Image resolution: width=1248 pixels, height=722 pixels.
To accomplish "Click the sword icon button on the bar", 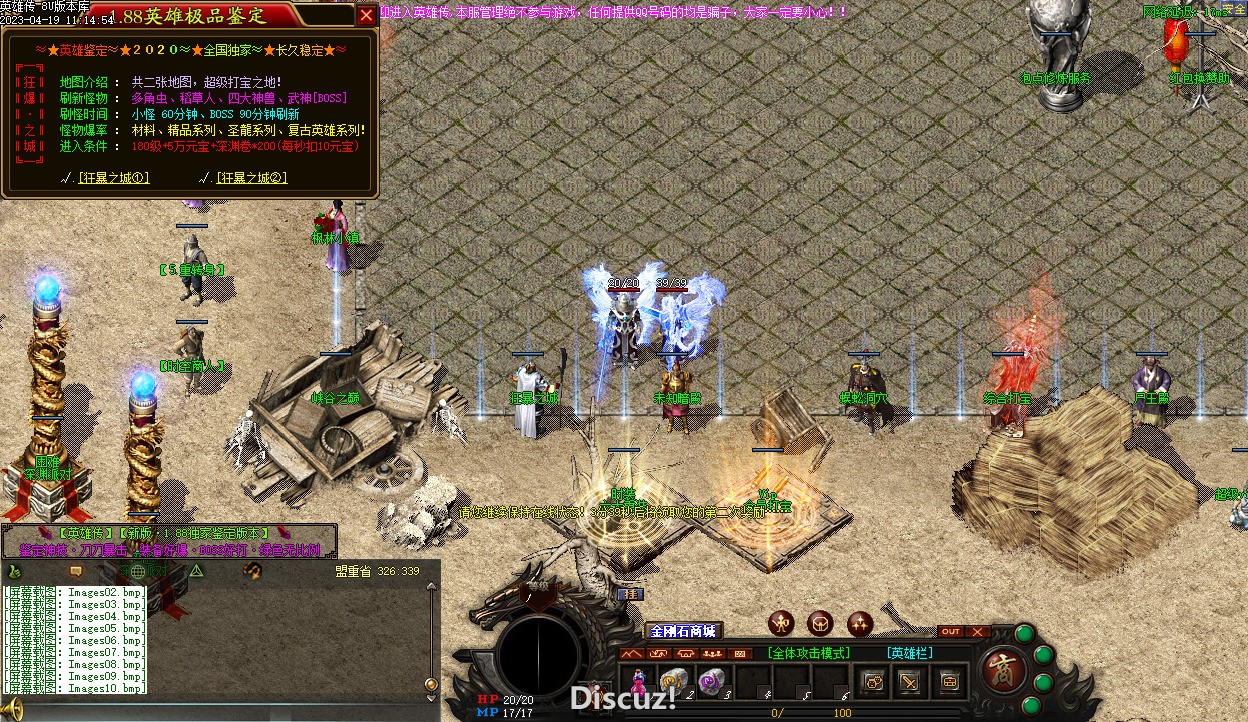I will point(910,682).
